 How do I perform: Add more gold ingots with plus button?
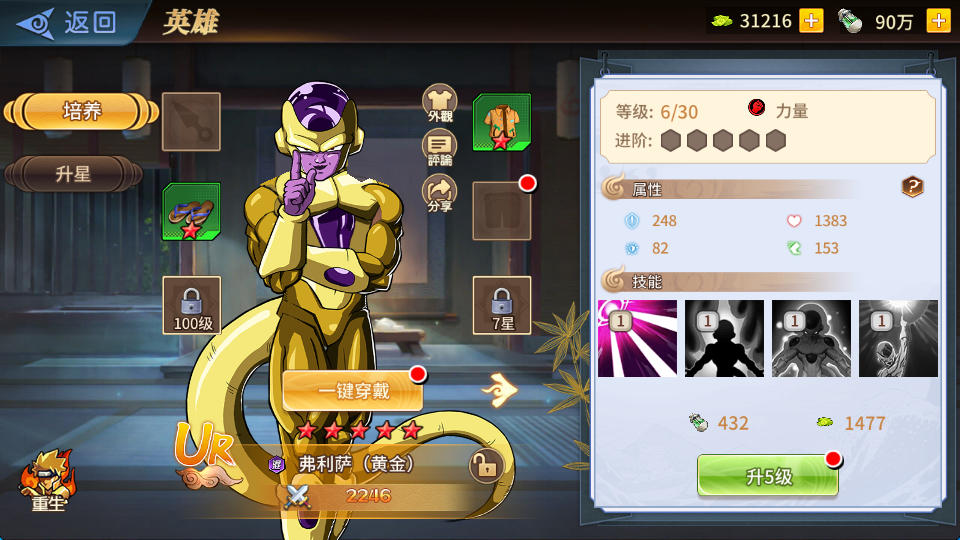coord(811,21)
